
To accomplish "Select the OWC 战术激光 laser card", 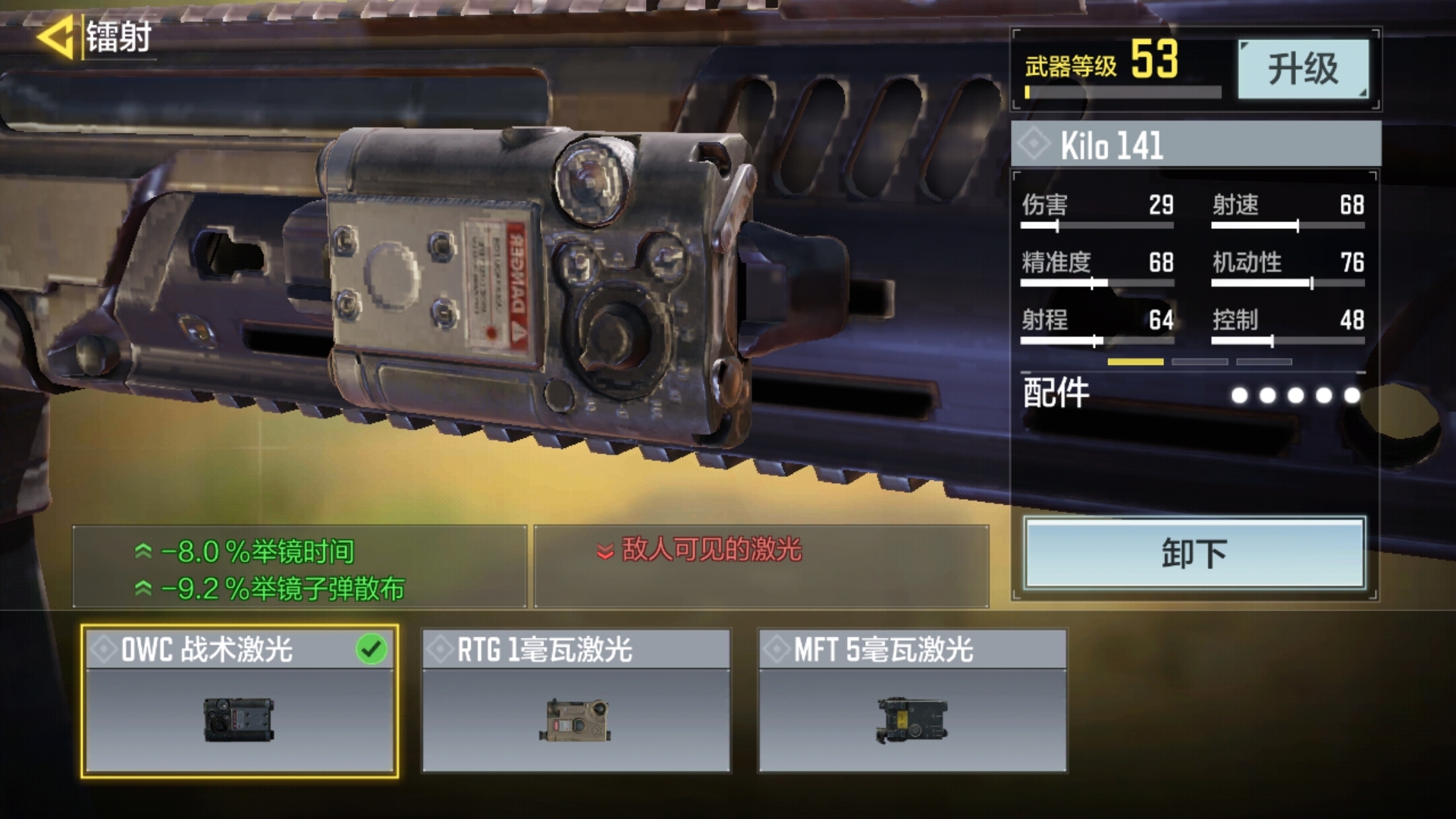I will pos(239,701).
